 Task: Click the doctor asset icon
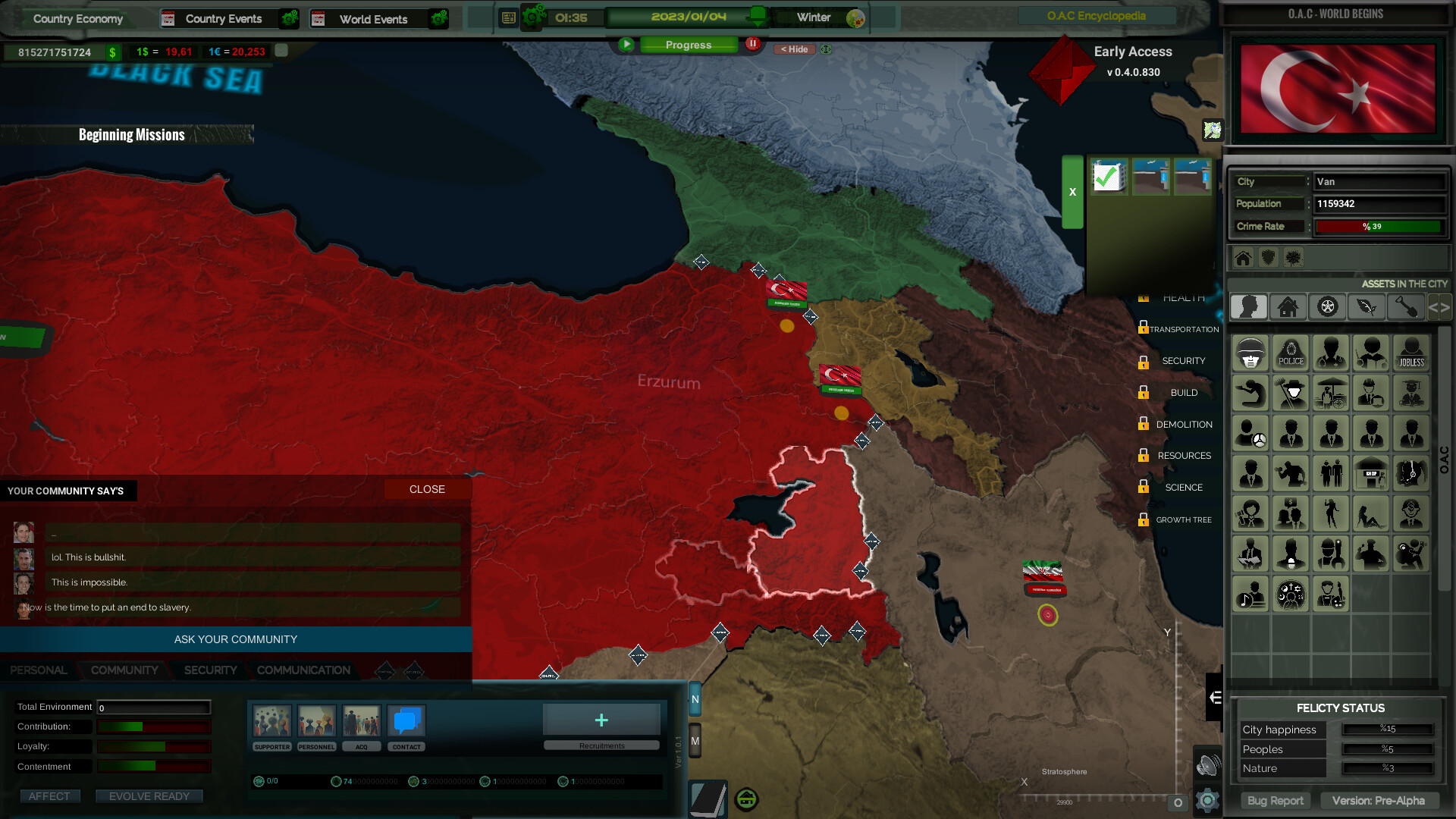pyautogui.click(x=1330, y=354)
